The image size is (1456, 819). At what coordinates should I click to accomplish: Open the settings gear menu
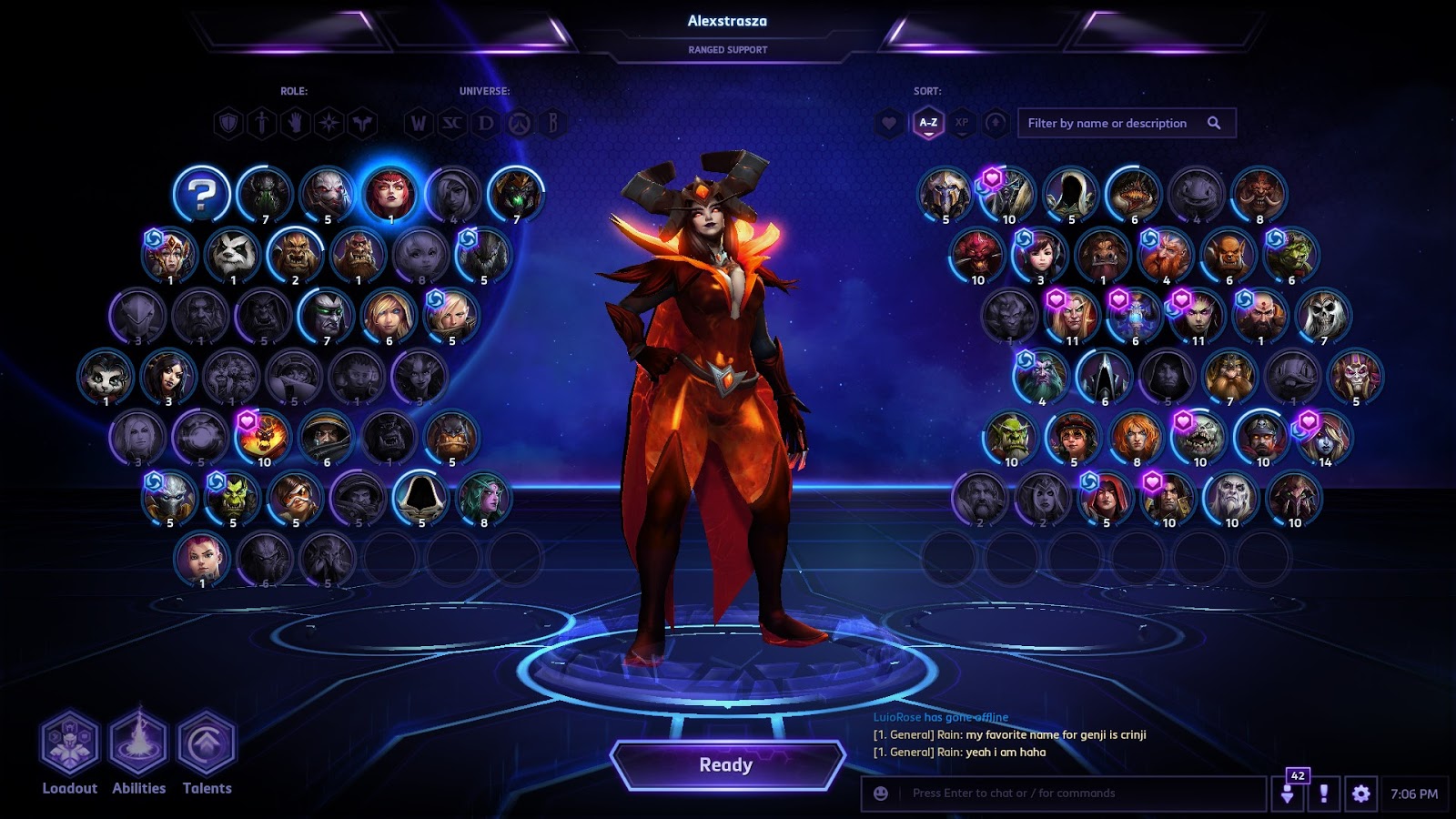point(1360,794)
